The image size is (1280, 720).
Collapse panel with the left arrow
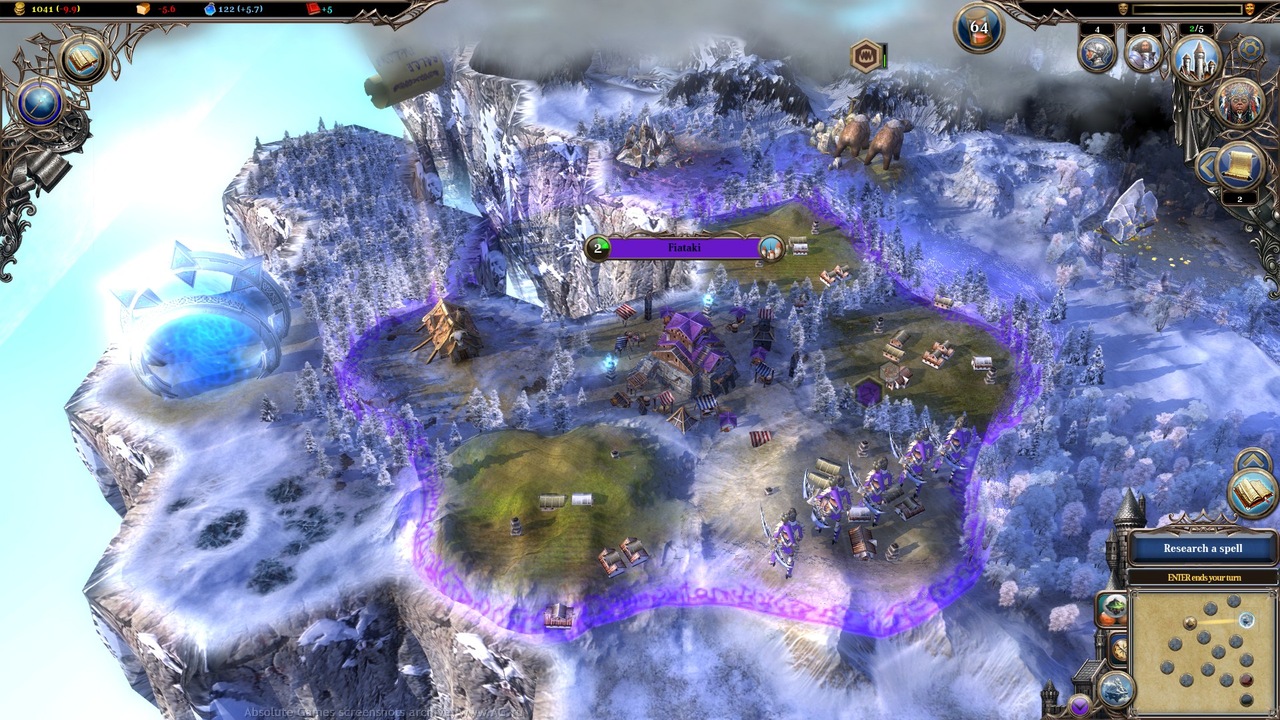pos(1207,165)
